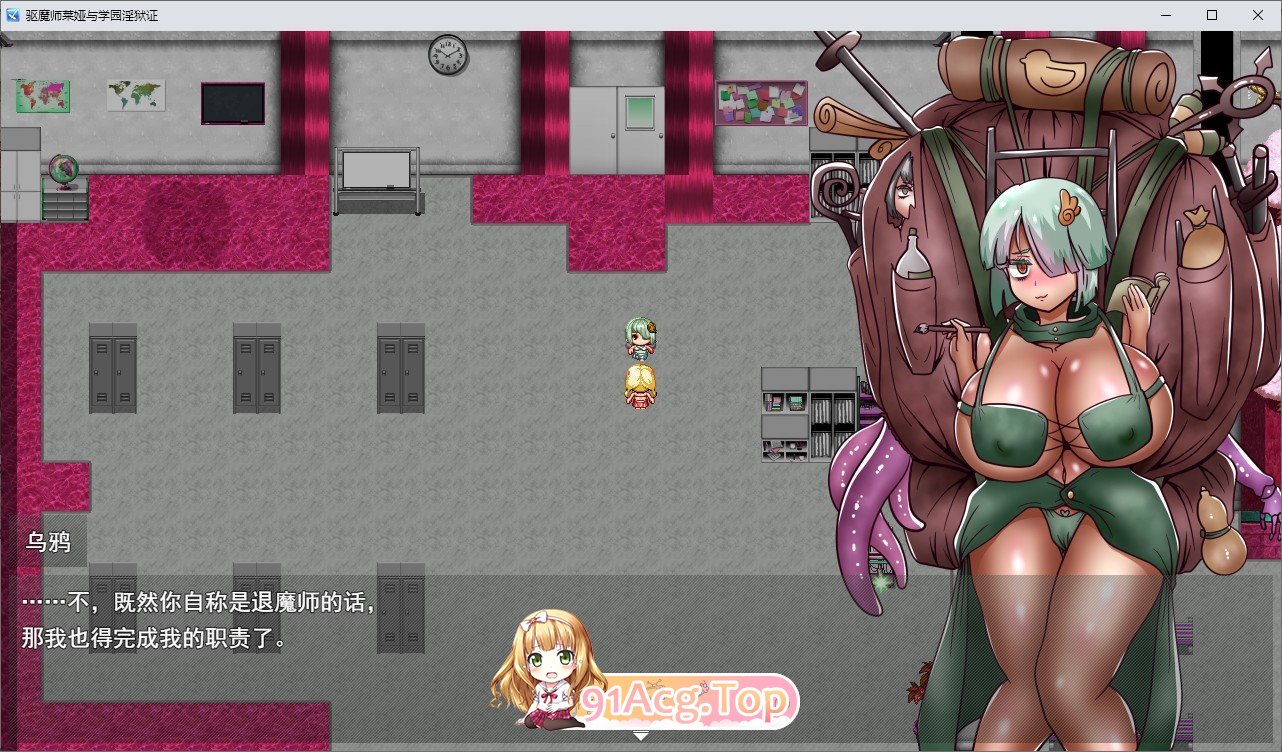Click the bookshelf cabinet near the right wall
The height and width of the screenshot is (752, 1282).
tap(808, 415)
